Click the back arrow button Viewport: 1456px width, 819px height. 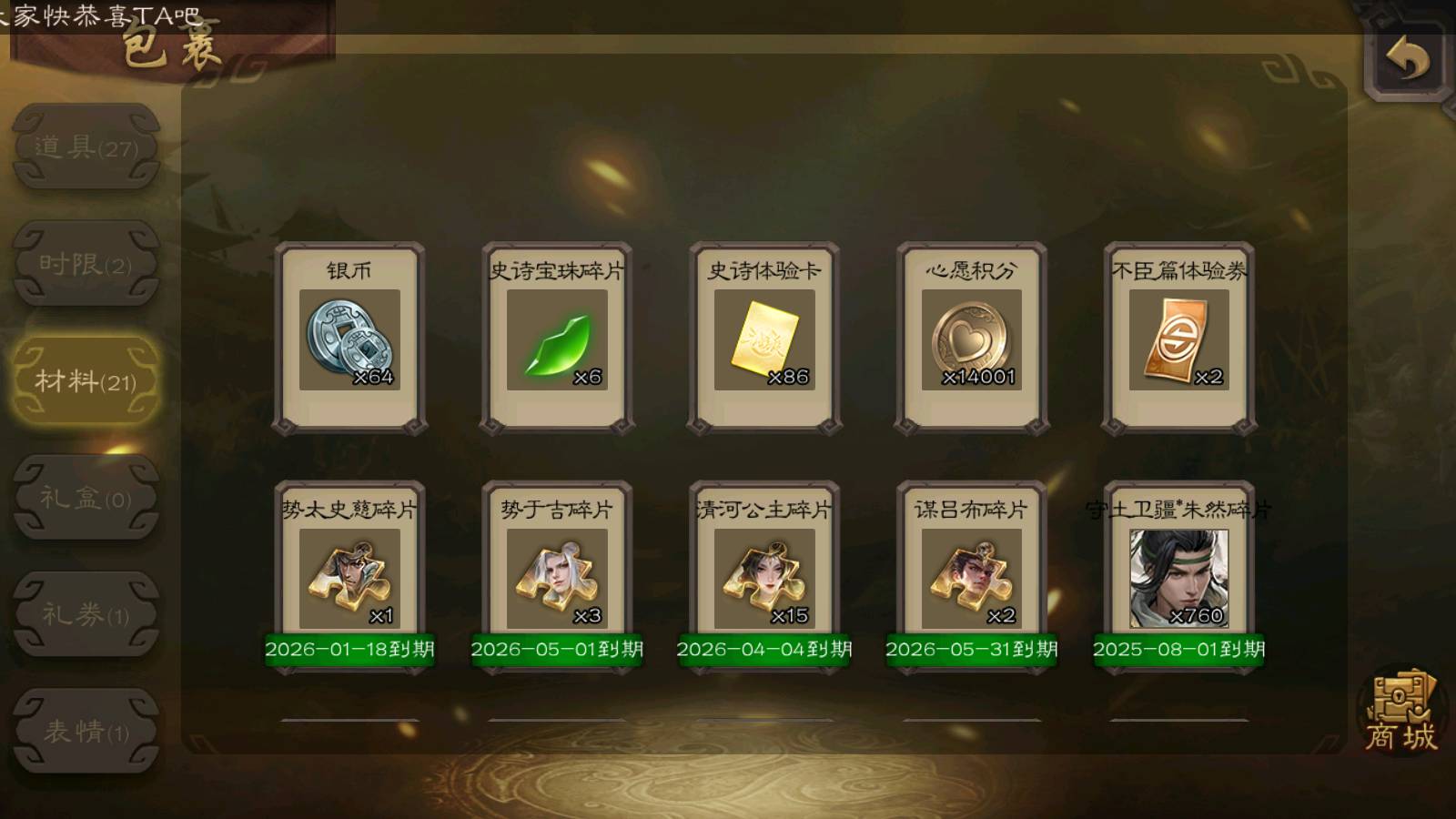coord(1407,60)
